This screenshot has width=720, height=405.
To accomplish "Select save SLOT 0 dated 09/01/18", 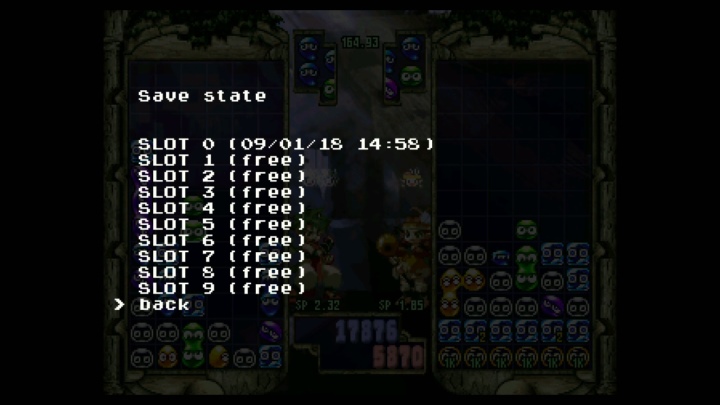I will (286, 144).
